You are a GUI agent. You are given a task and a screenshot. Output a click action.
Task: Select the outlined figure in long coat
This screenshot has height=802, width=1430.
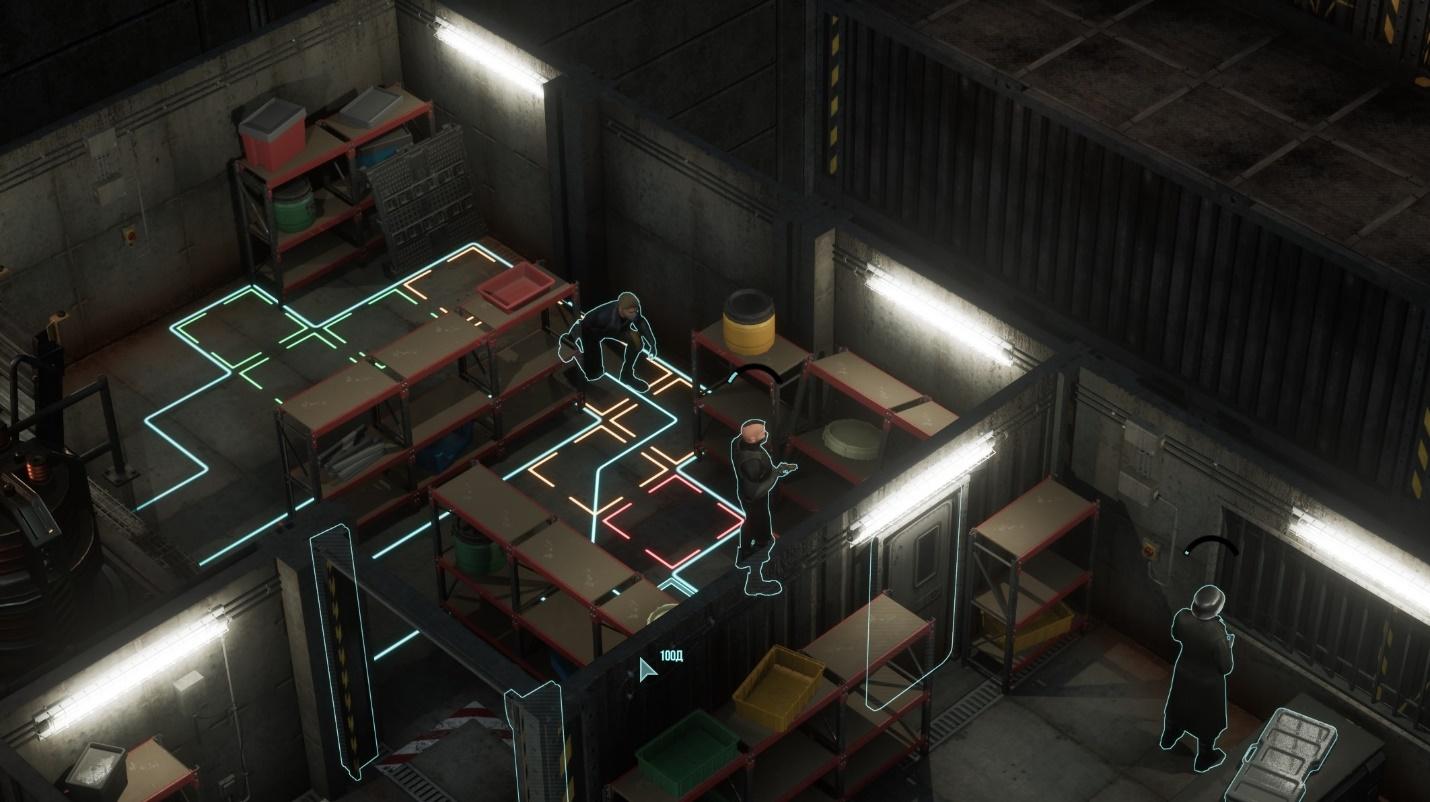tap(1200, 670)
